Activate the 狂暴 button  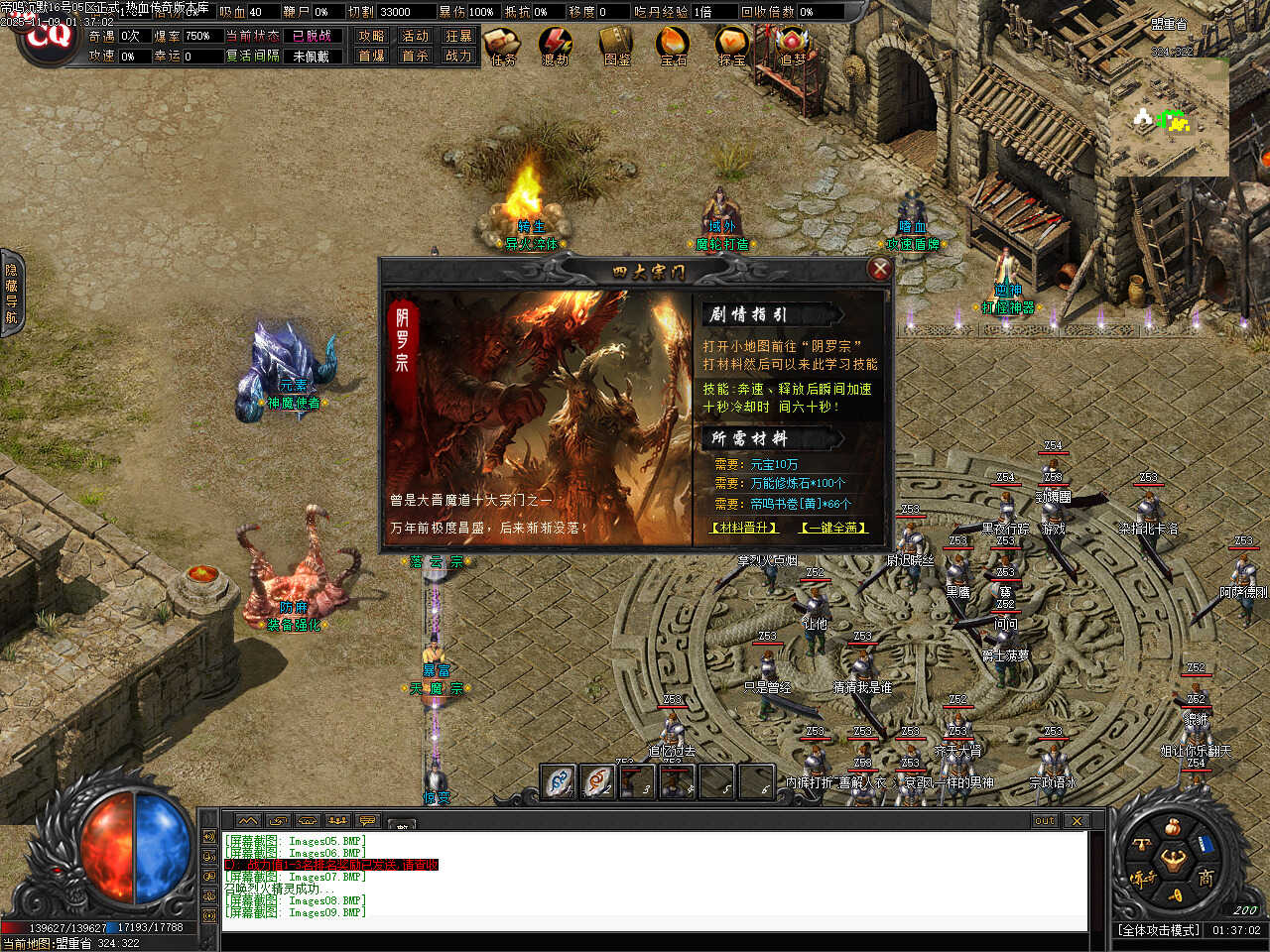click(x=458, y=36)
